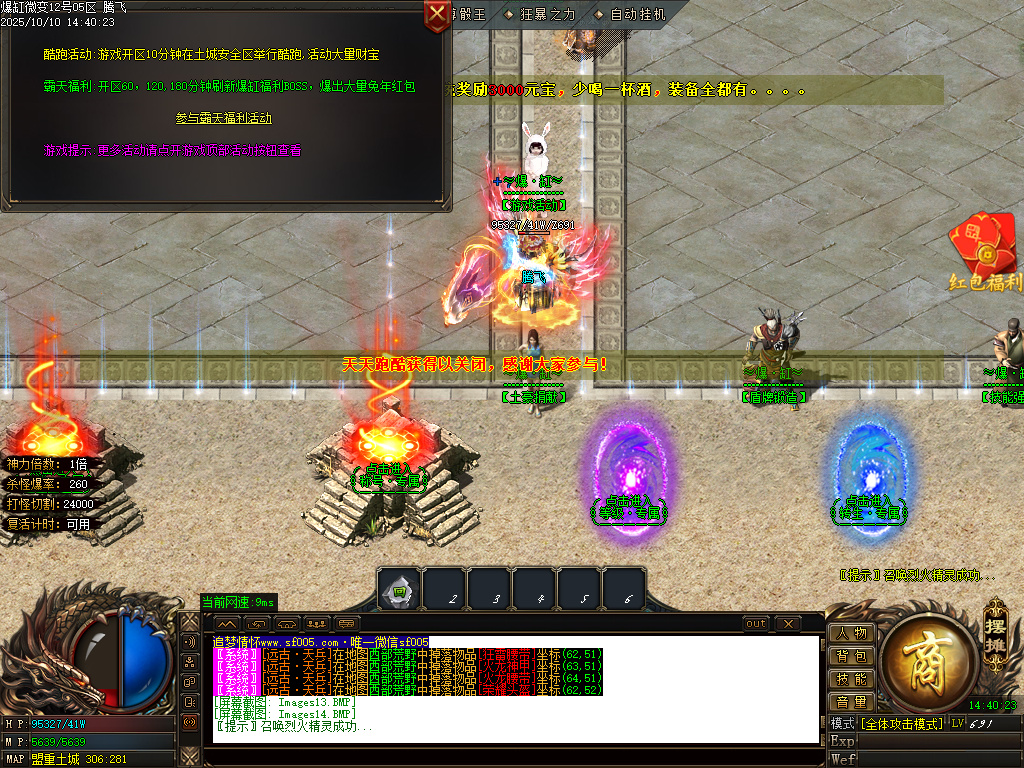Close the activity announcement panel

pyautogui.click(x=437, y=14)
